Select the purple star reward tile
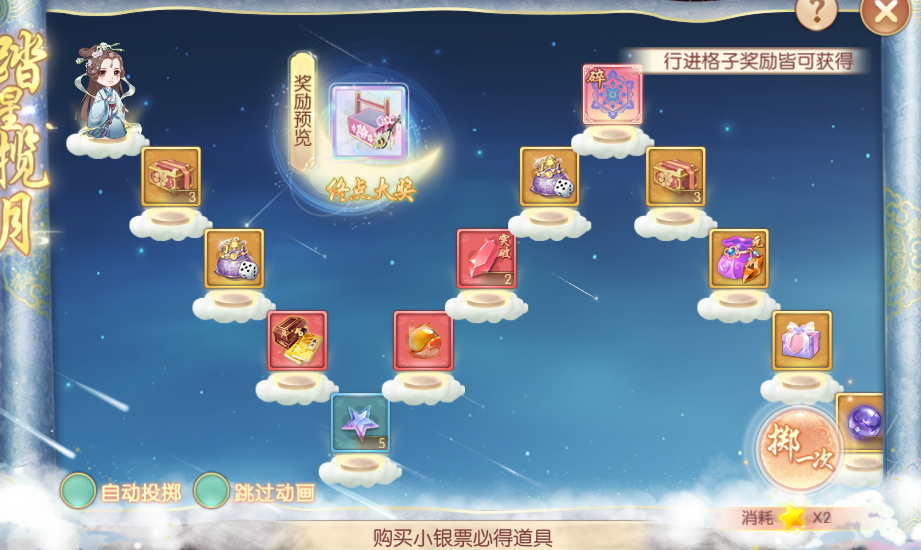This screenshot has height=550, width=921. 360,422
